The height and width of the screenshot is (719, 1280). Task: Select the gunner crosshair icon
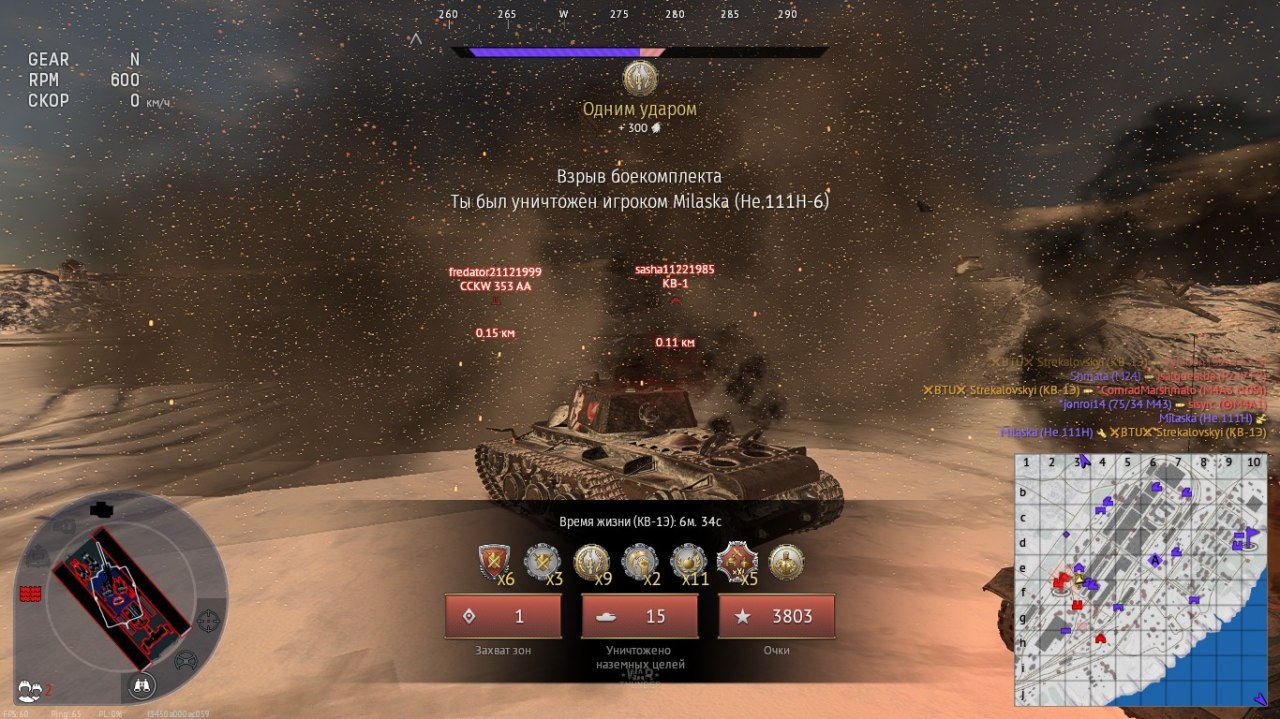[x=209, y=621]
